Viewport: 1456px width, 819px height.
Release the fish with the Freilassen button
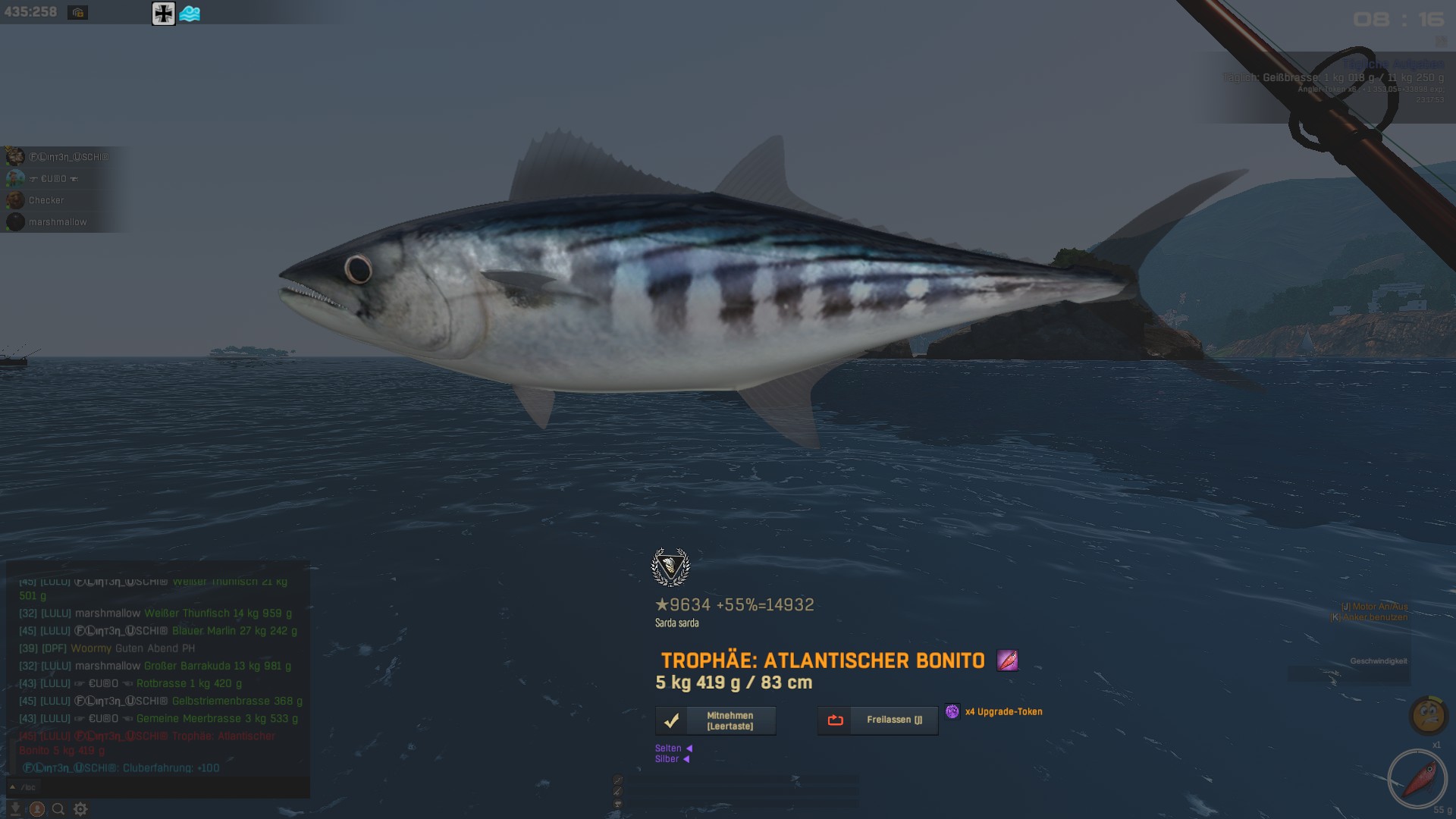(877, 720)
